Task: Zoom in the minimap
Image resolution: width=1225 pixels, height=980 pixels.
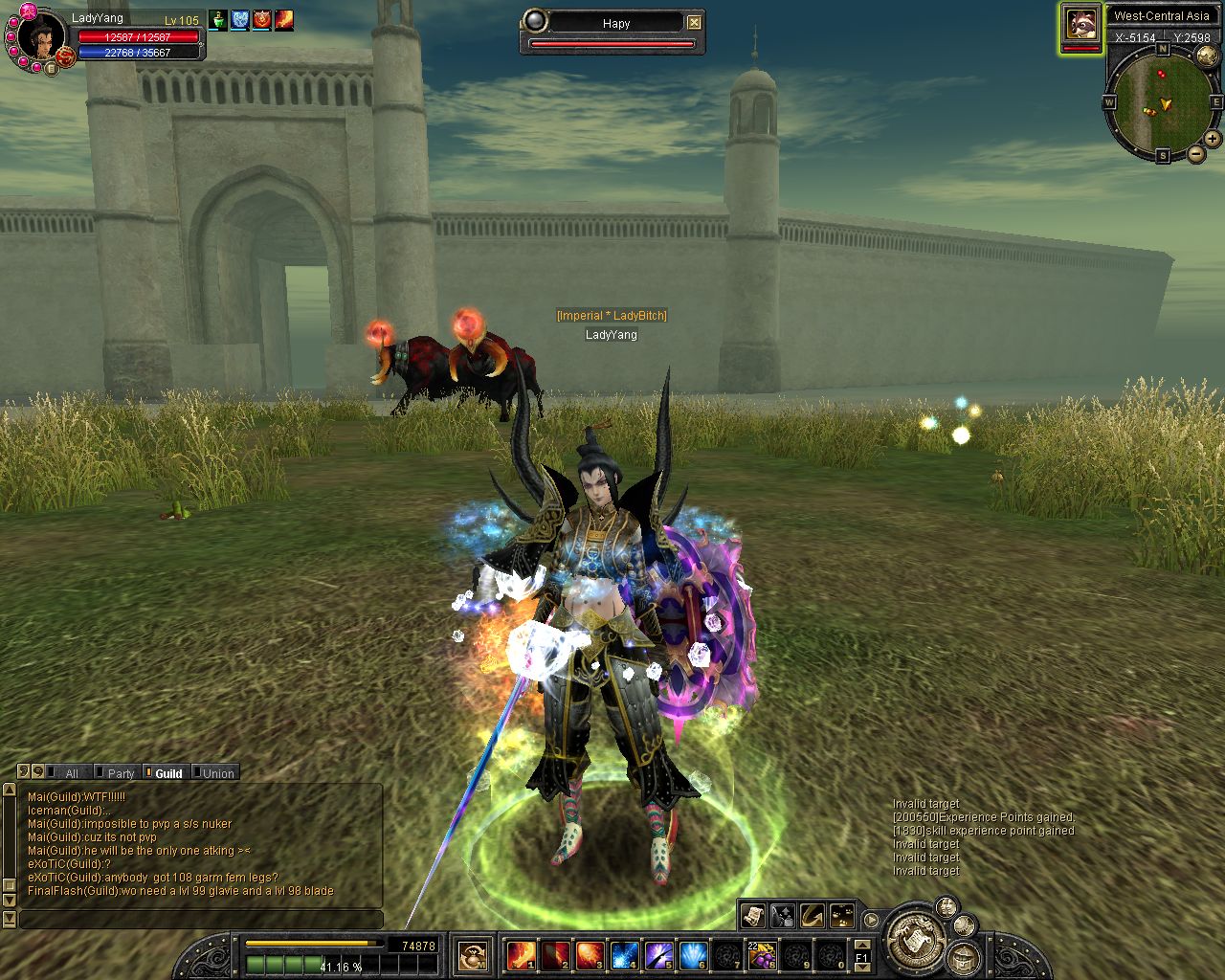Action: (x=1213, y=139)
